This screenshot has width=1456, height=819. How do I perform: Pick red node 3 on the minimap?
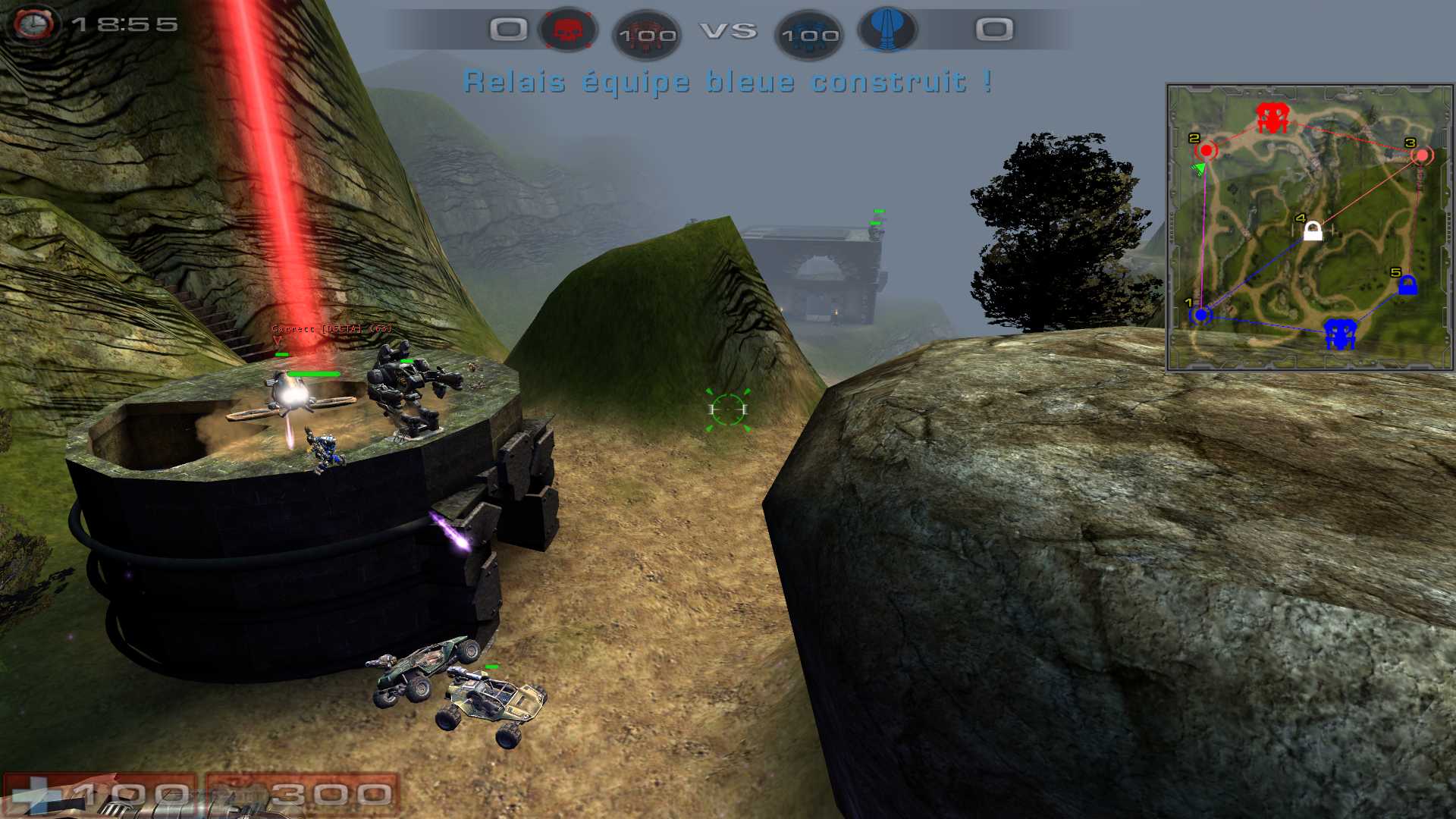pyautogui.click(x=1422, y=155)
